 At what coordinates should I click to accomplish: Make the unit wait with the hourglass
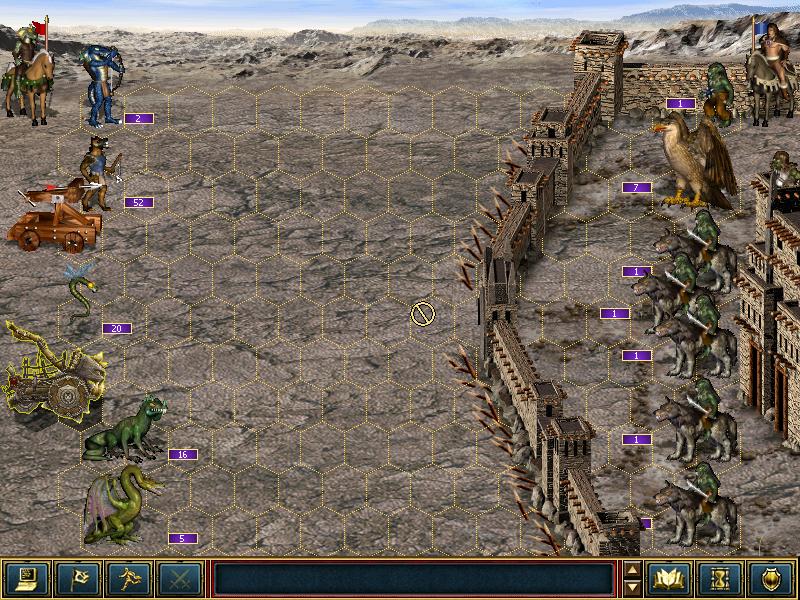tap(721, 578)
